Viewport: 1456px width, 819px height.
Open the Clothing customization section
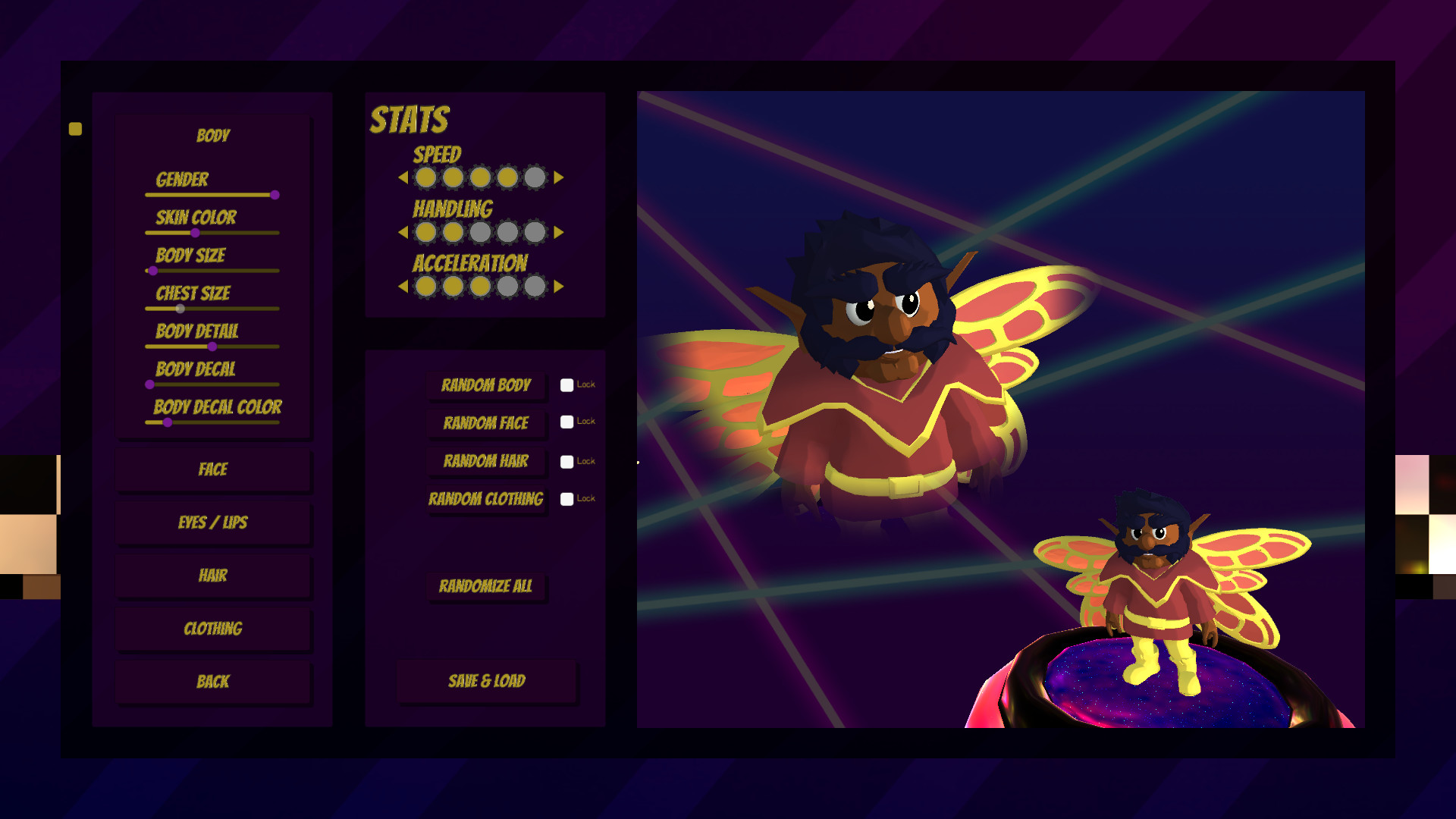(213, 629)
